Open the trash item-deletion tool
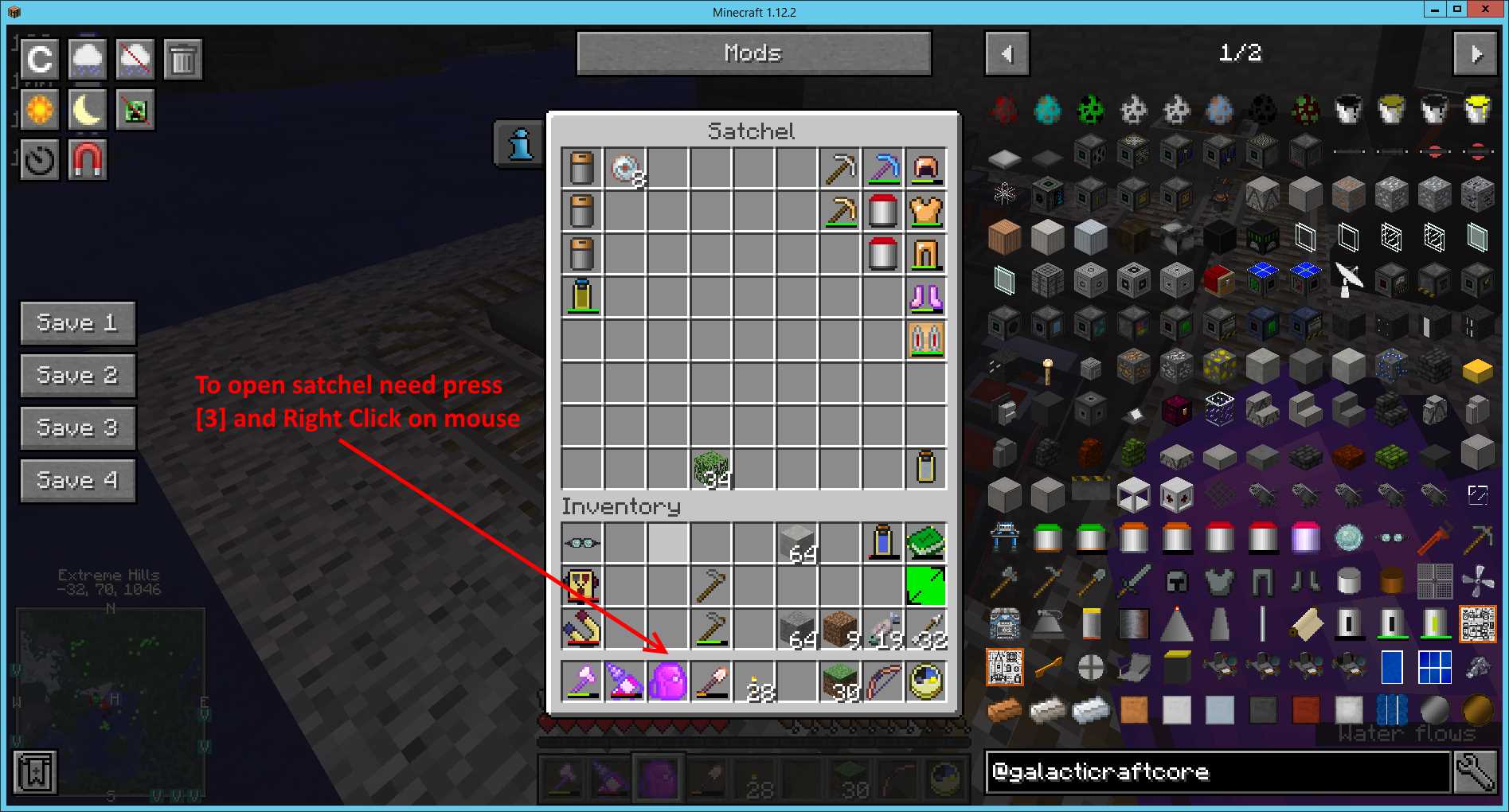 point(182,58)
